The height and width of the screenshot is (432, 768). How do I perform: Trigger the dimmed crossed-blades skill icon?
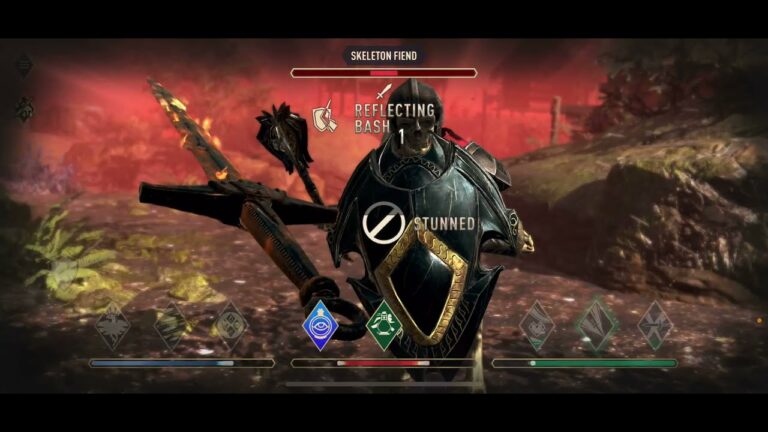655,325
